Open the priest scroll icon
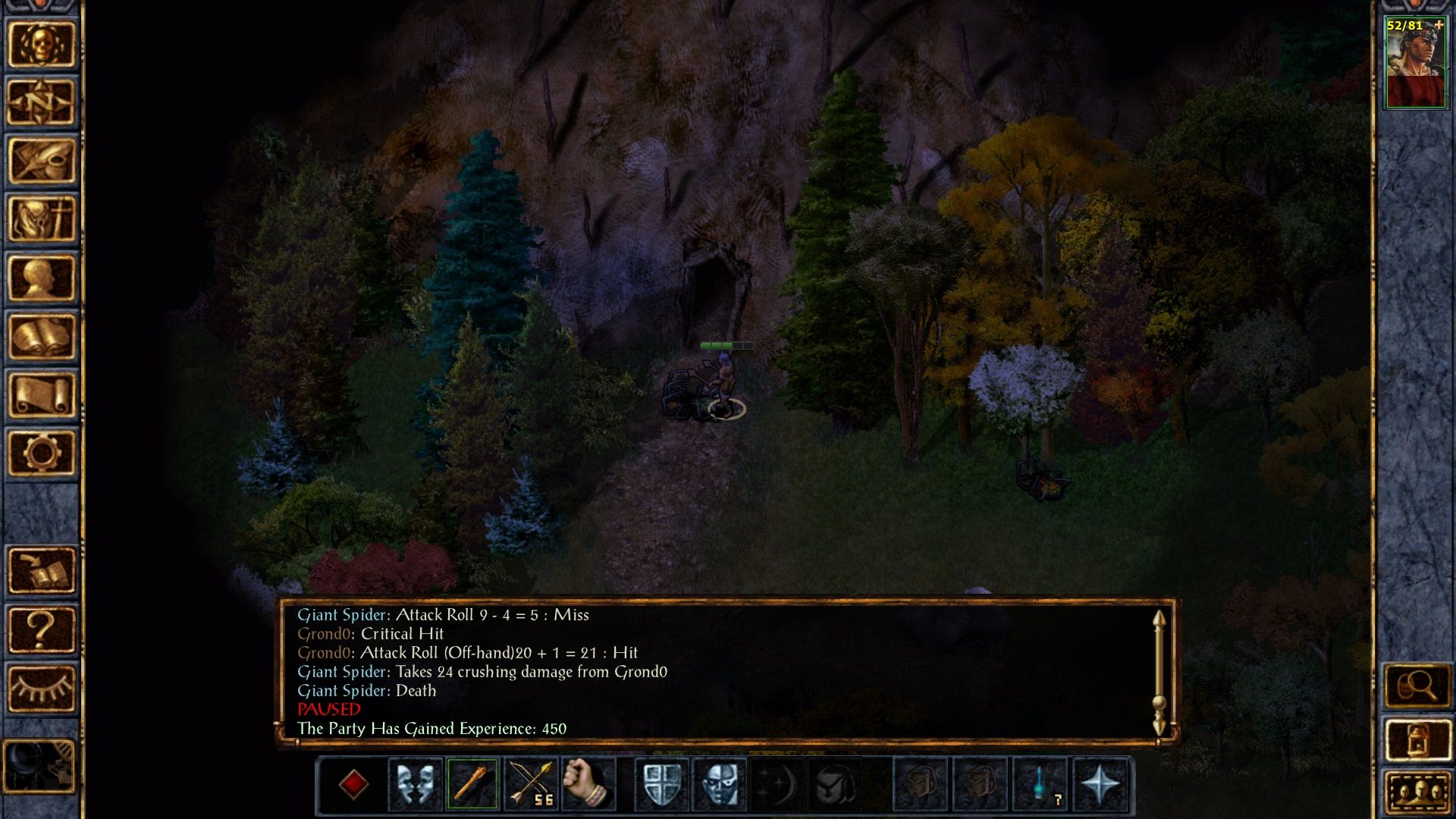 pos(42,394)
